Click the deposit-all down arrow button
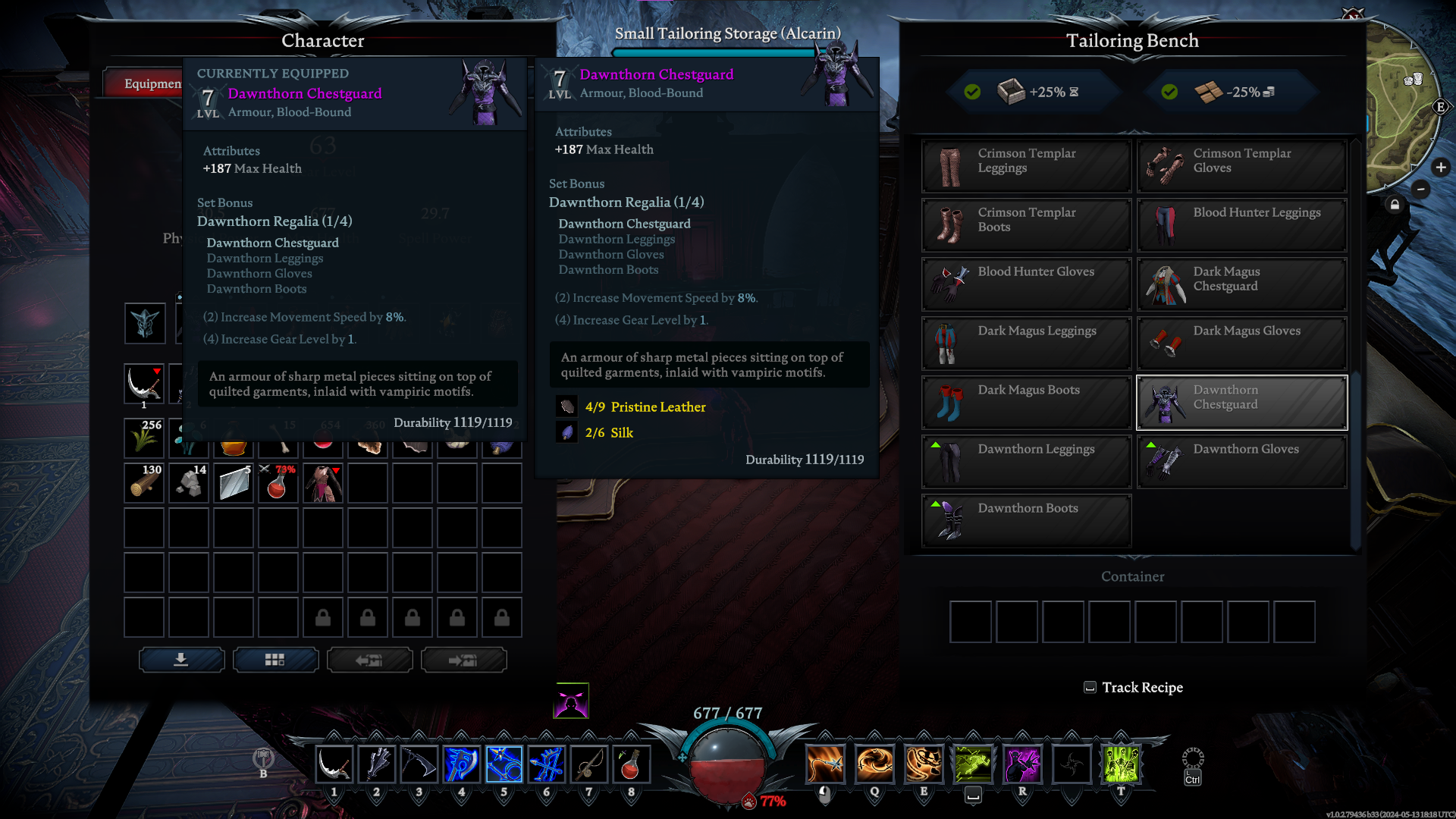Screen dimensions: 1456x819 pos(181,660)
